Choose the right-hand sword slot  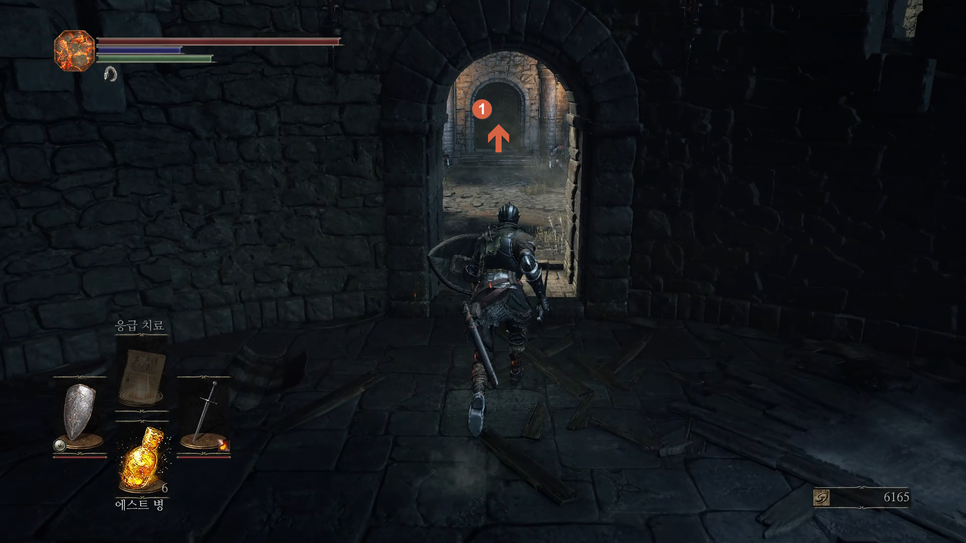click(204, 417)
